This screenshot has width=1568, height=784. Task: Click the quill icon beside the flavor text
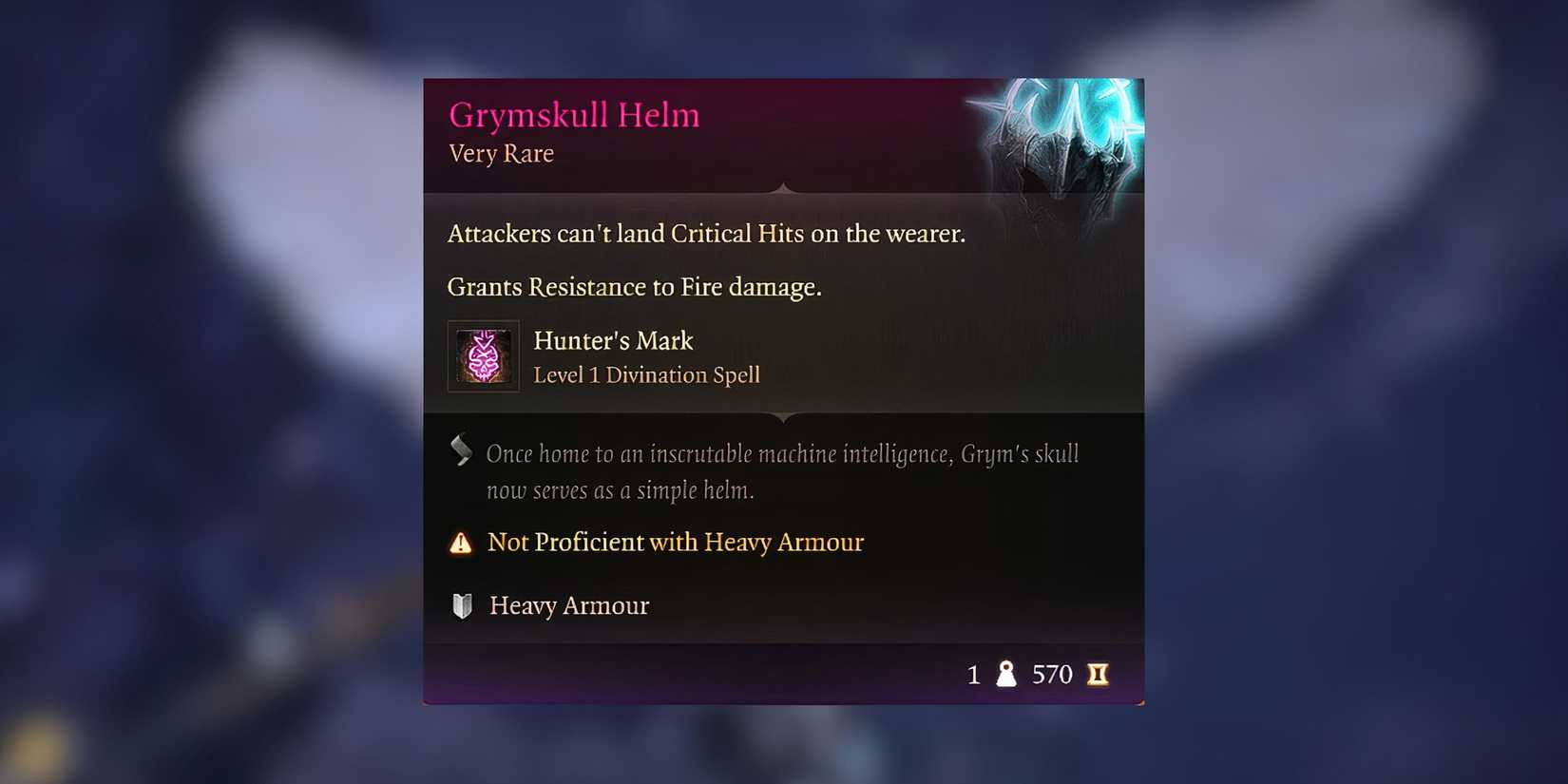click(x=462, y=451)
